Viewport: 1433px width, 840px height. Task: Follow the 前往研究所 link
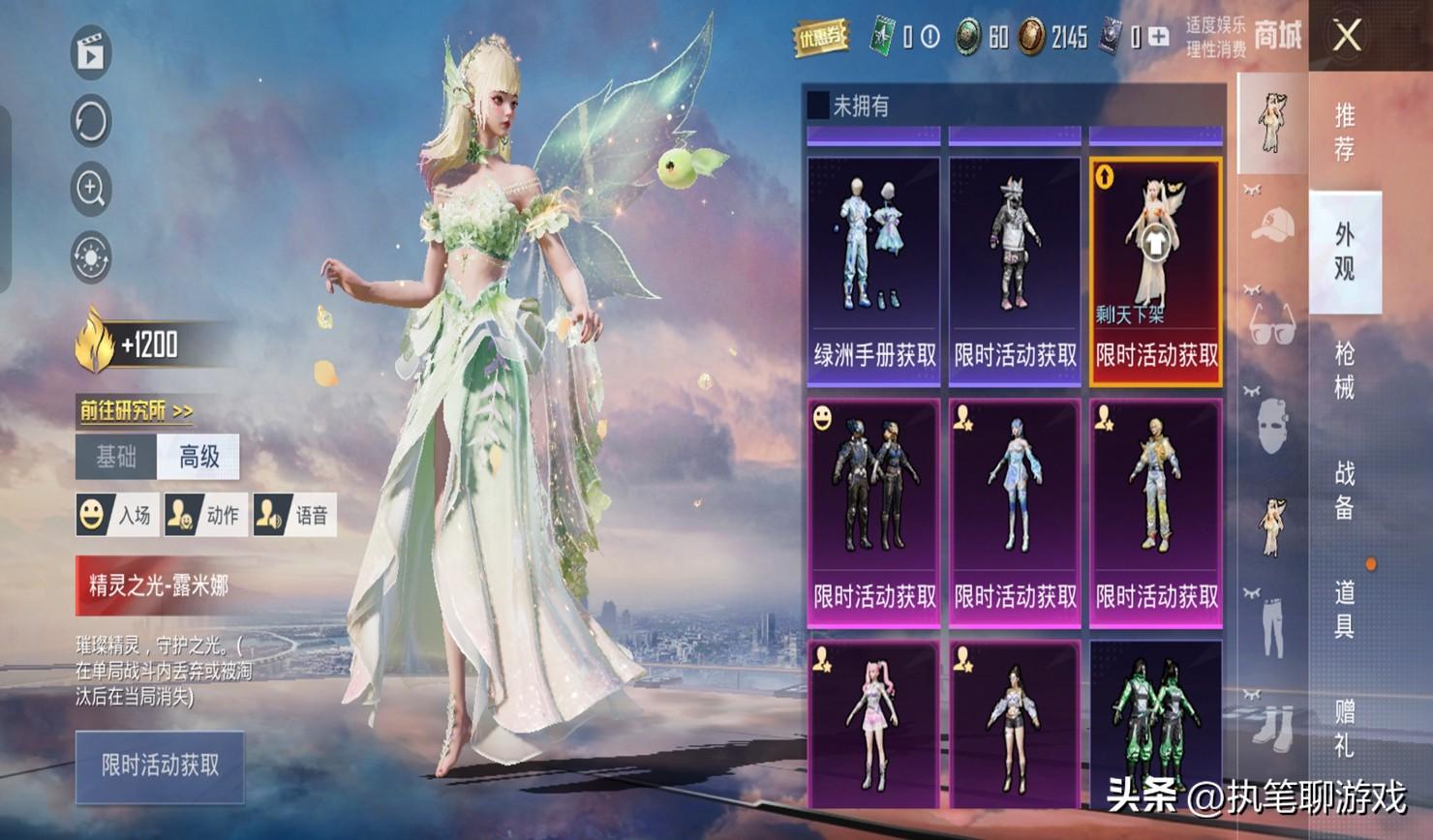[x=136, y=411]
